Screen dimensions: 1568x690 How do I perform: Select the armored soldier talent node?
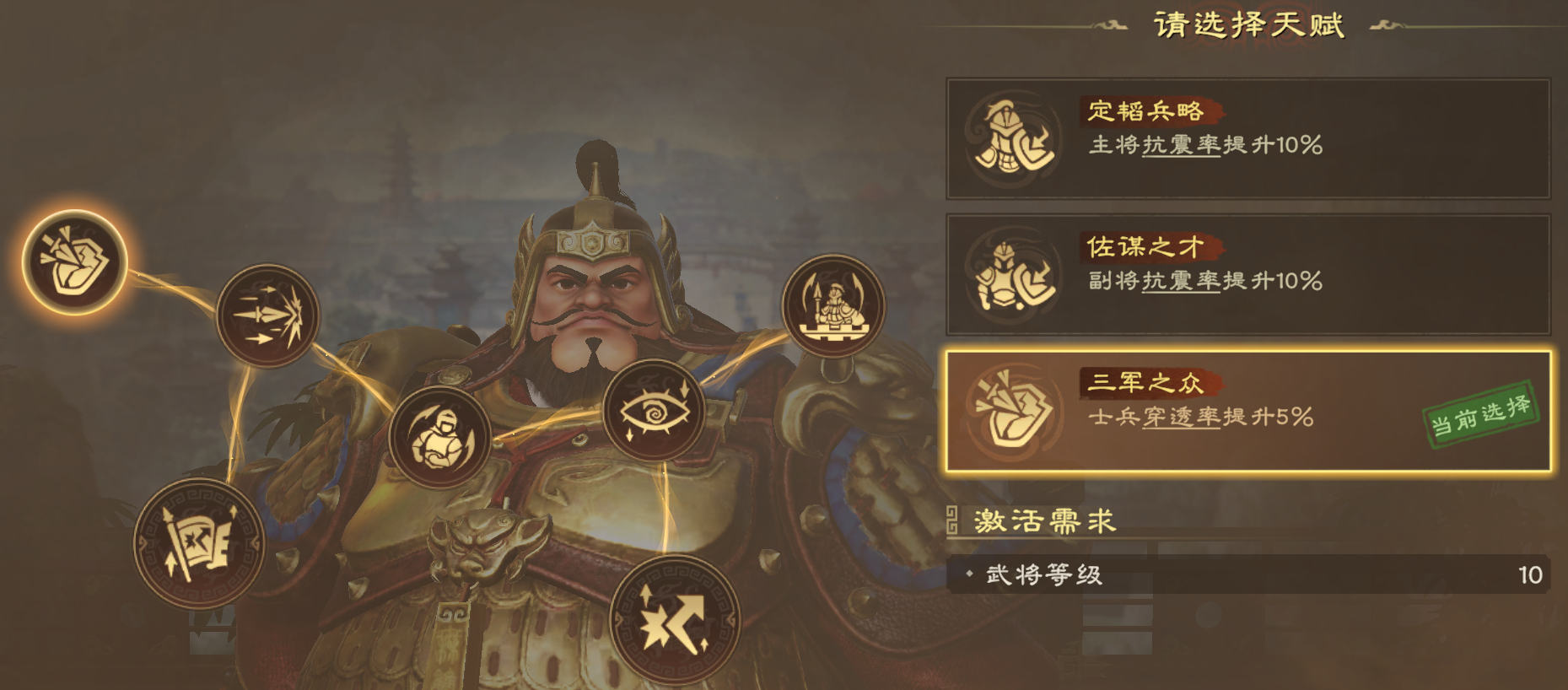[439, 438]
